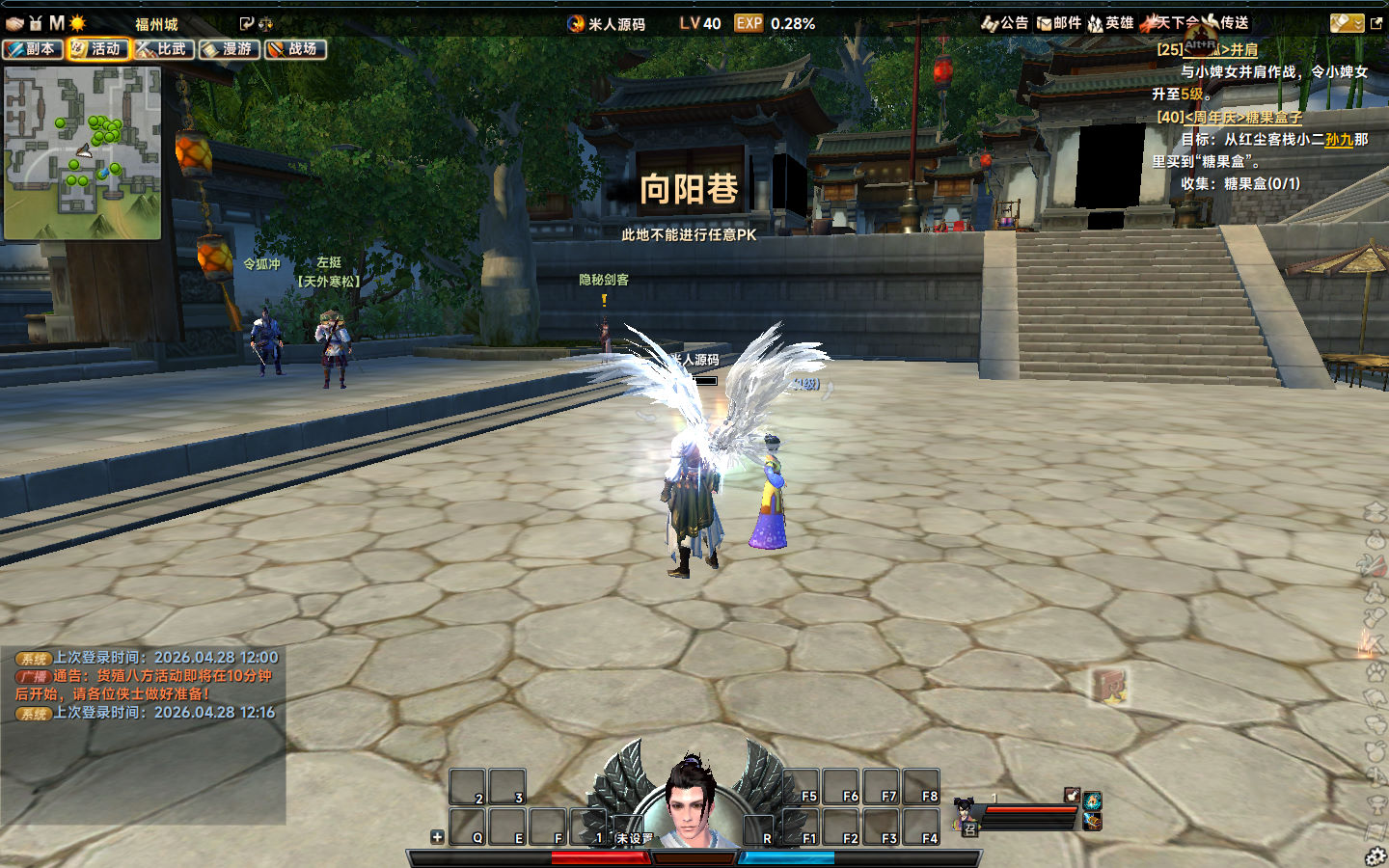The width and height of the screenshot is (1389, 868).
Task: Check the 邮件 mailbox
Action: point(1059,23)
